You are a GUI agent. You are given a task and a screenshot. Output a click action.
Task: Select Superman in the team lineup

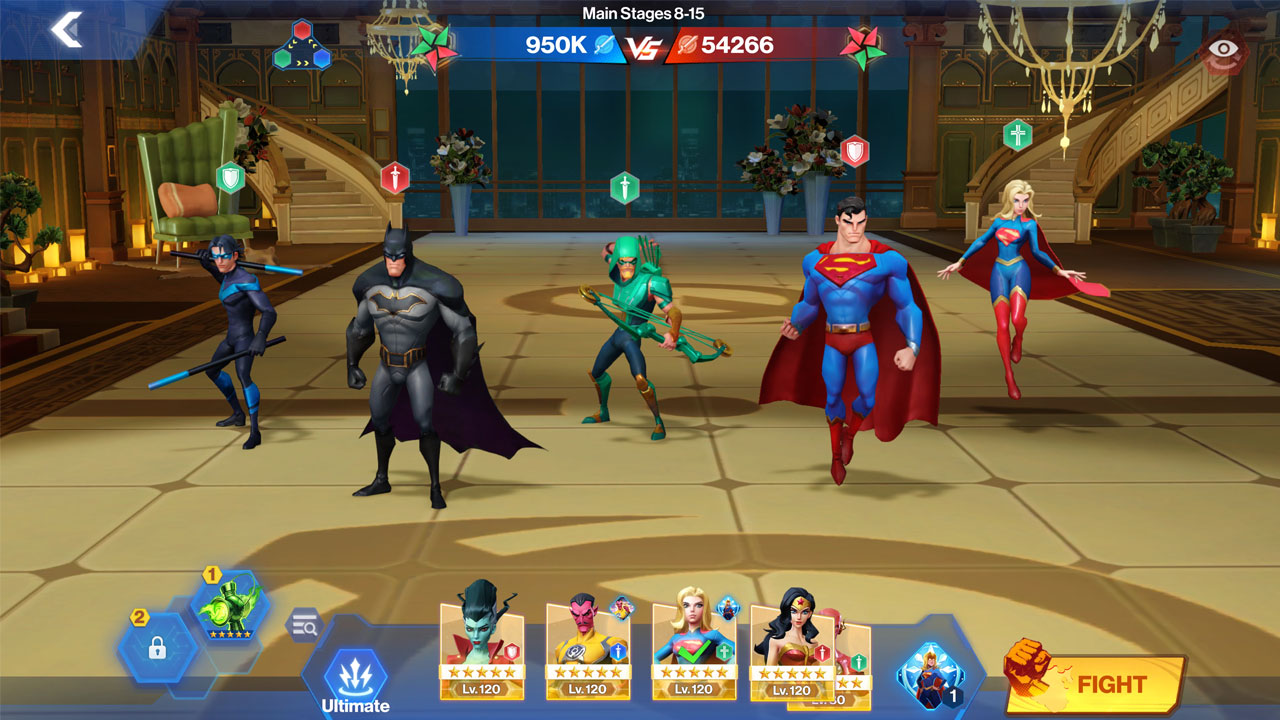point(852,330)
